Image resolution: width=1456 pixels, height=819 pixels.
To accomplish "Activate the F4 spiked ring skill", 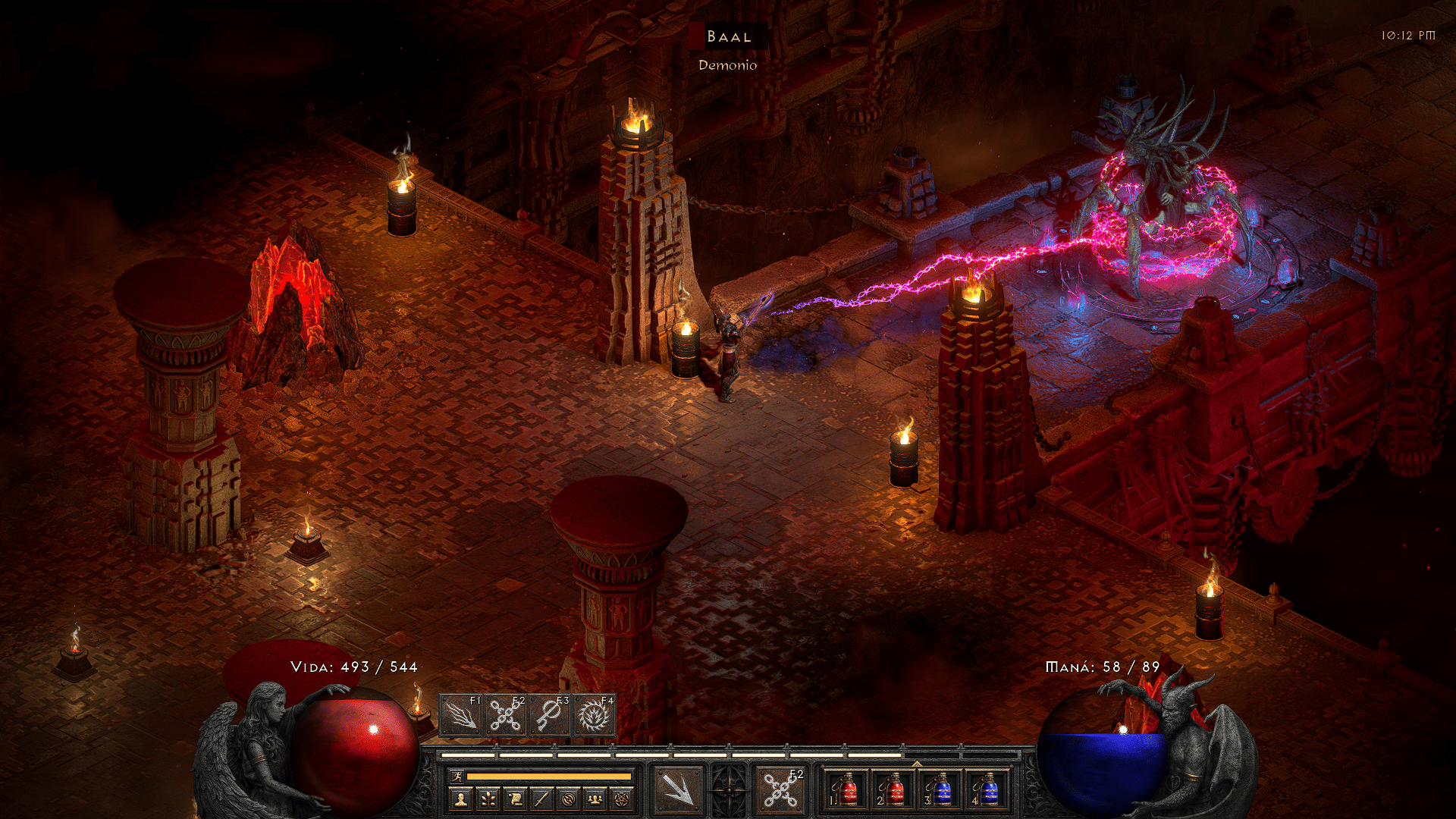I will coord(594,715).
